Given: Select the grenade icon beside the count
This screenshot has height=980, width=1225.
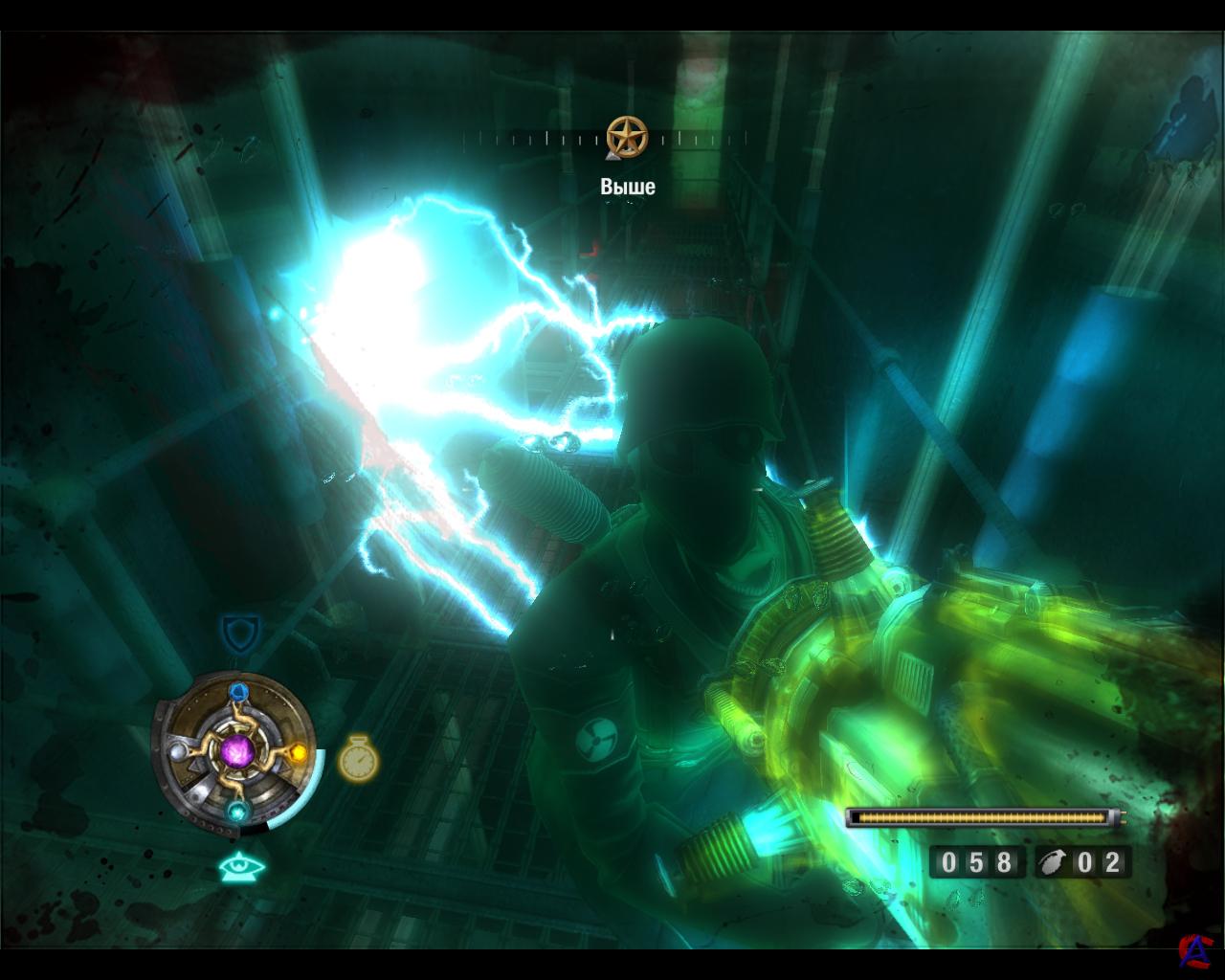Looking at the screenshot, I should pyautogui.click(x=1055, y=862).
